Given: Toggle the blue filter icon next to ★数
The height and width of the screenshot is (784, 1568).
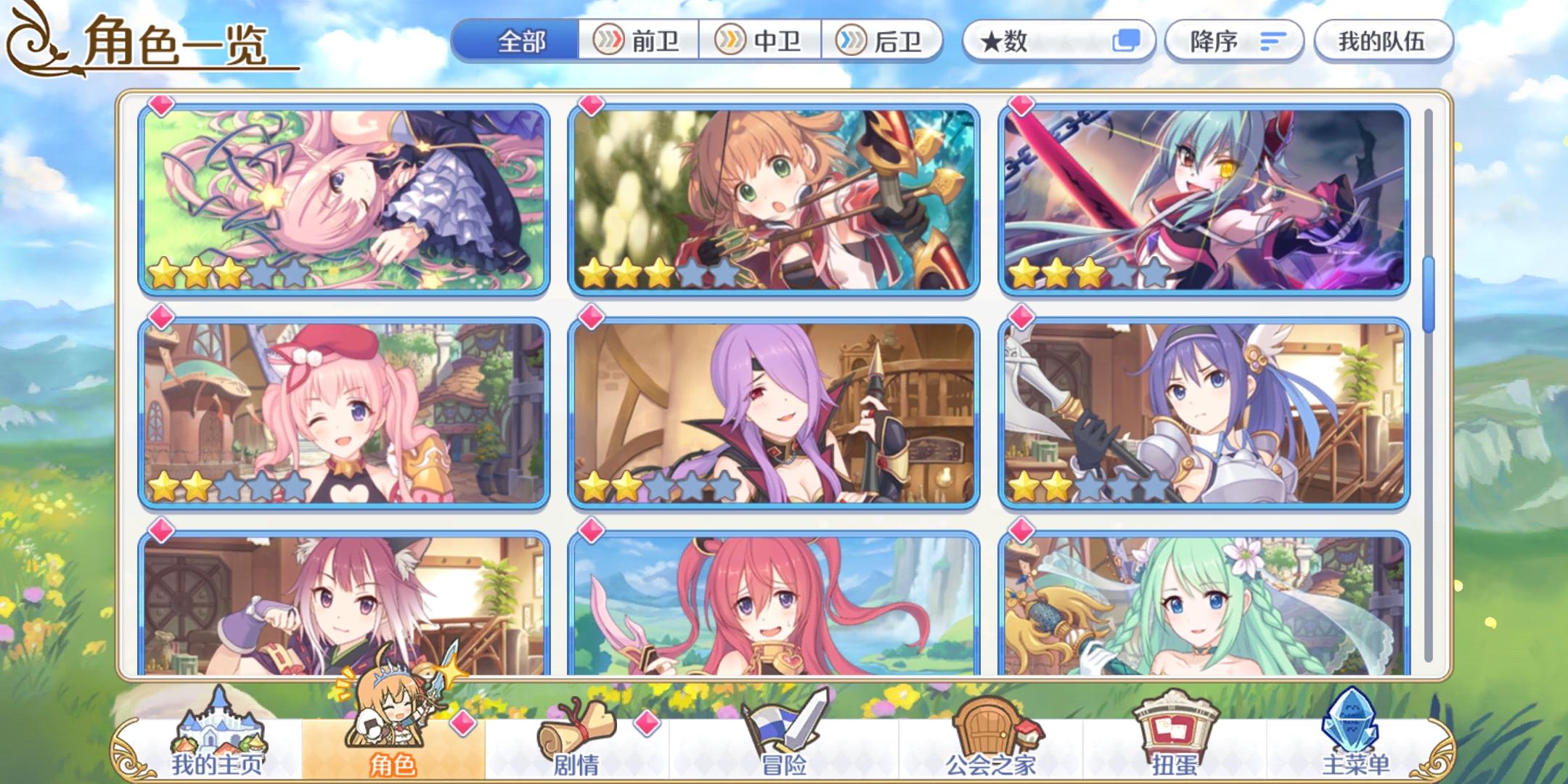Looking at the screenshot, I should click(1130, 41).
